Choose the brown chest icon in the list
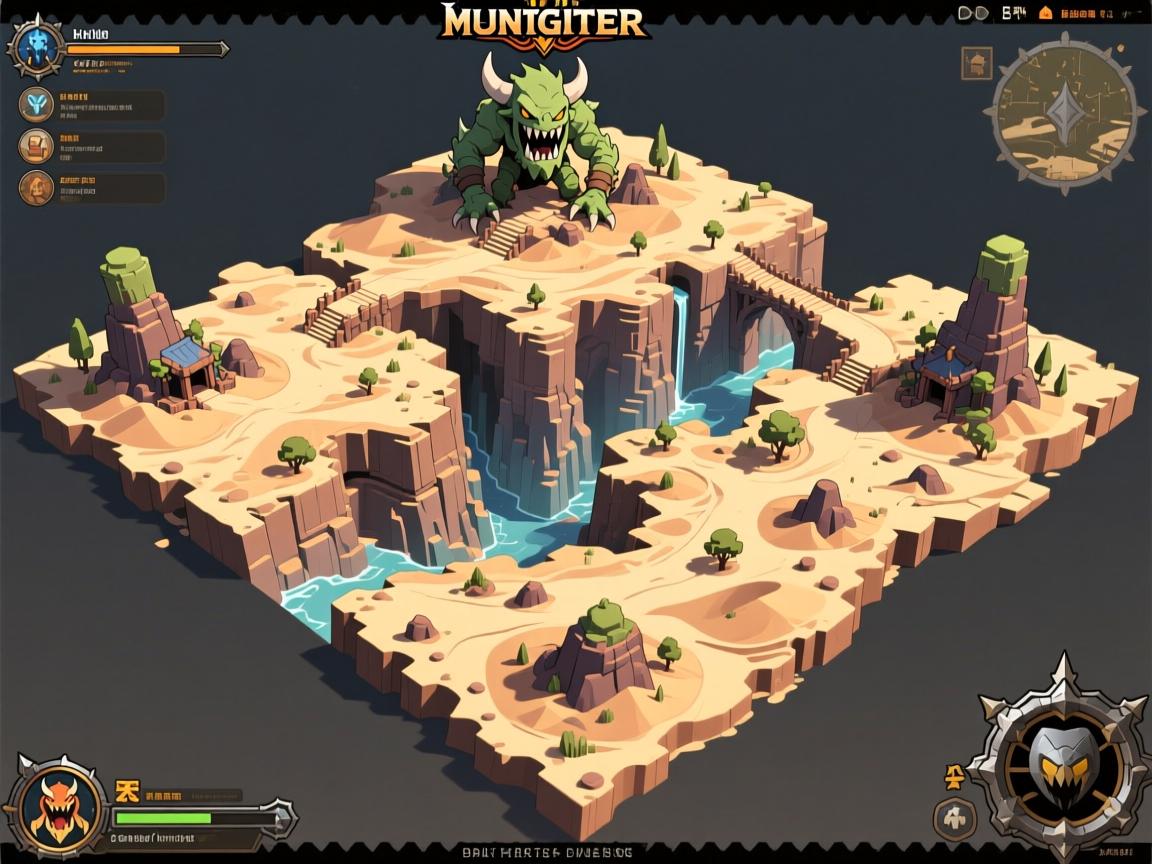This screenshot has height=864, width=1152. pyautogui.click(x=38, y=146)
